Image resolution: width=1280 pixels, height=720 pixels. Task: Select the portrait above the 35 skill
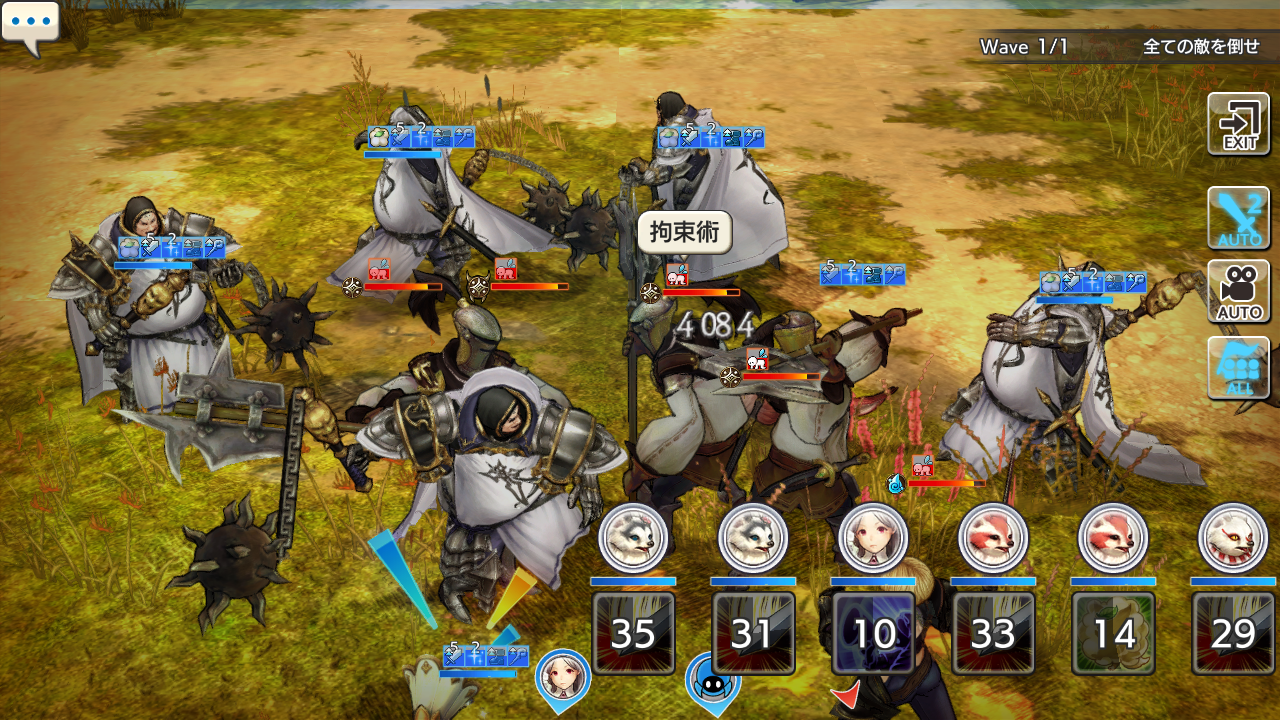click(633, 538)
